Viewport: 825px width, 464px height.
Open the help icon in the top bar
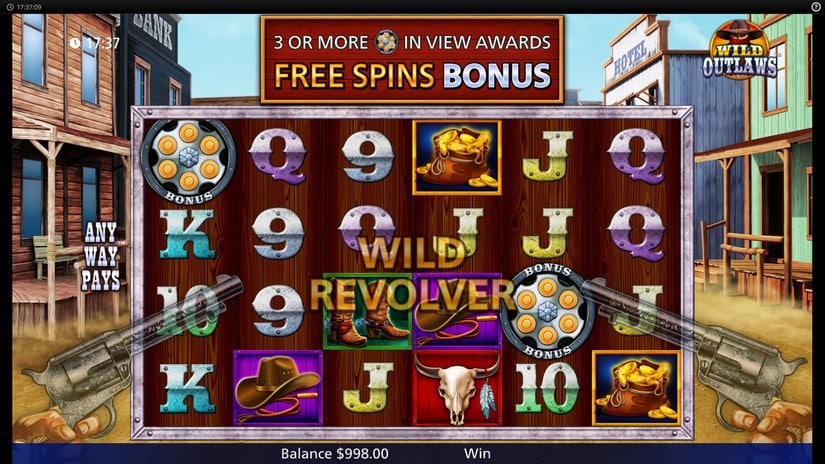(x=815, y=6)
